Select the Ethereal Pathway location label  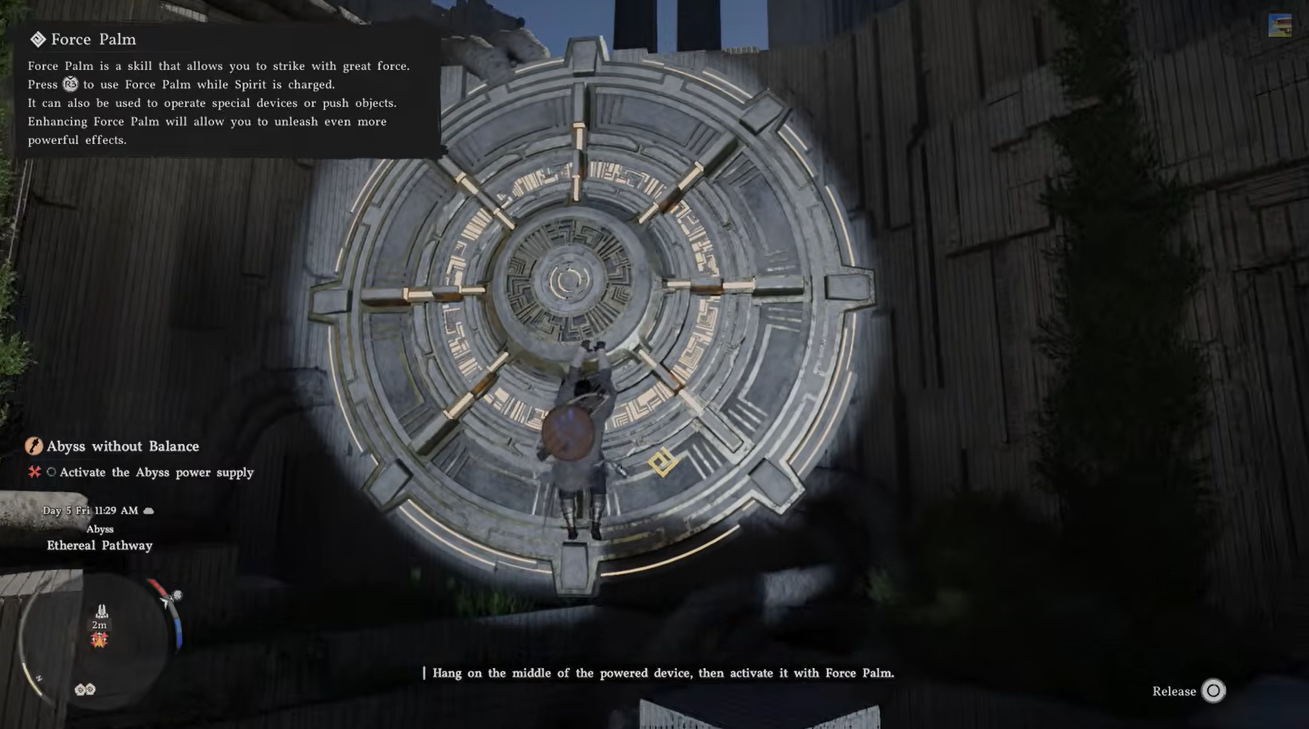point(100,544)
